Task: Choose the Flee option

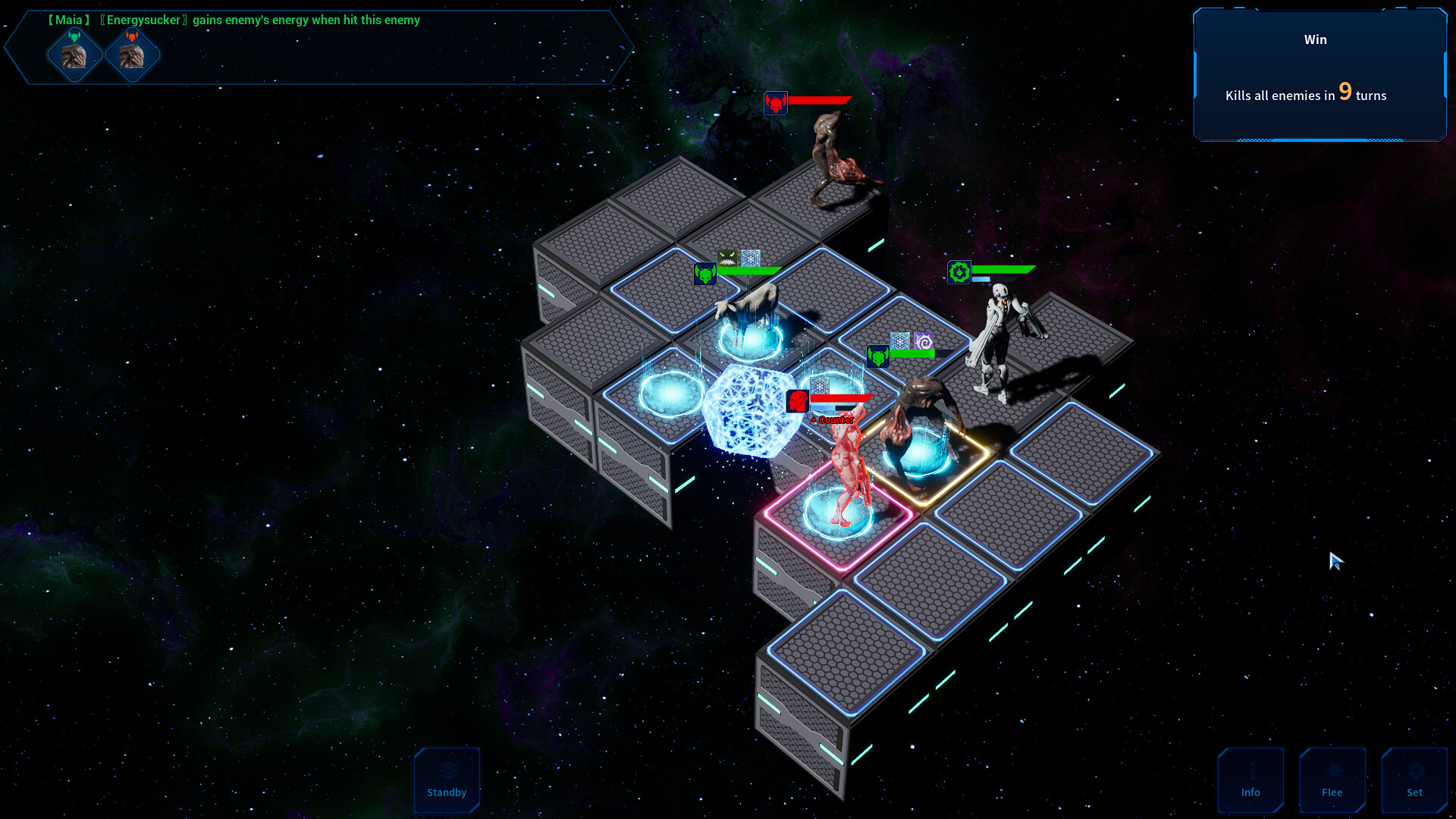Action: (x=1332, y=780)
